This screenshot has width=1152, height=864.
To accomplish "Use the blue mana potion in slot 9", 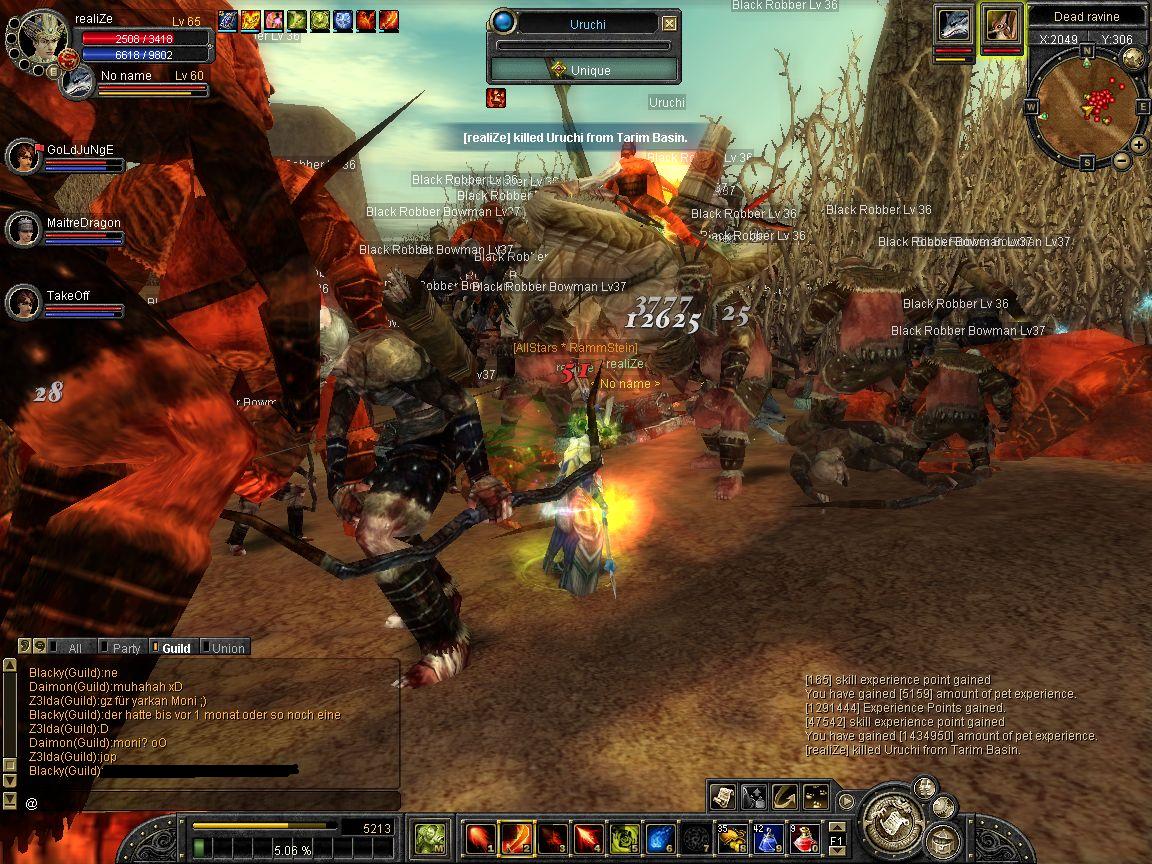I will coord(768,837).
